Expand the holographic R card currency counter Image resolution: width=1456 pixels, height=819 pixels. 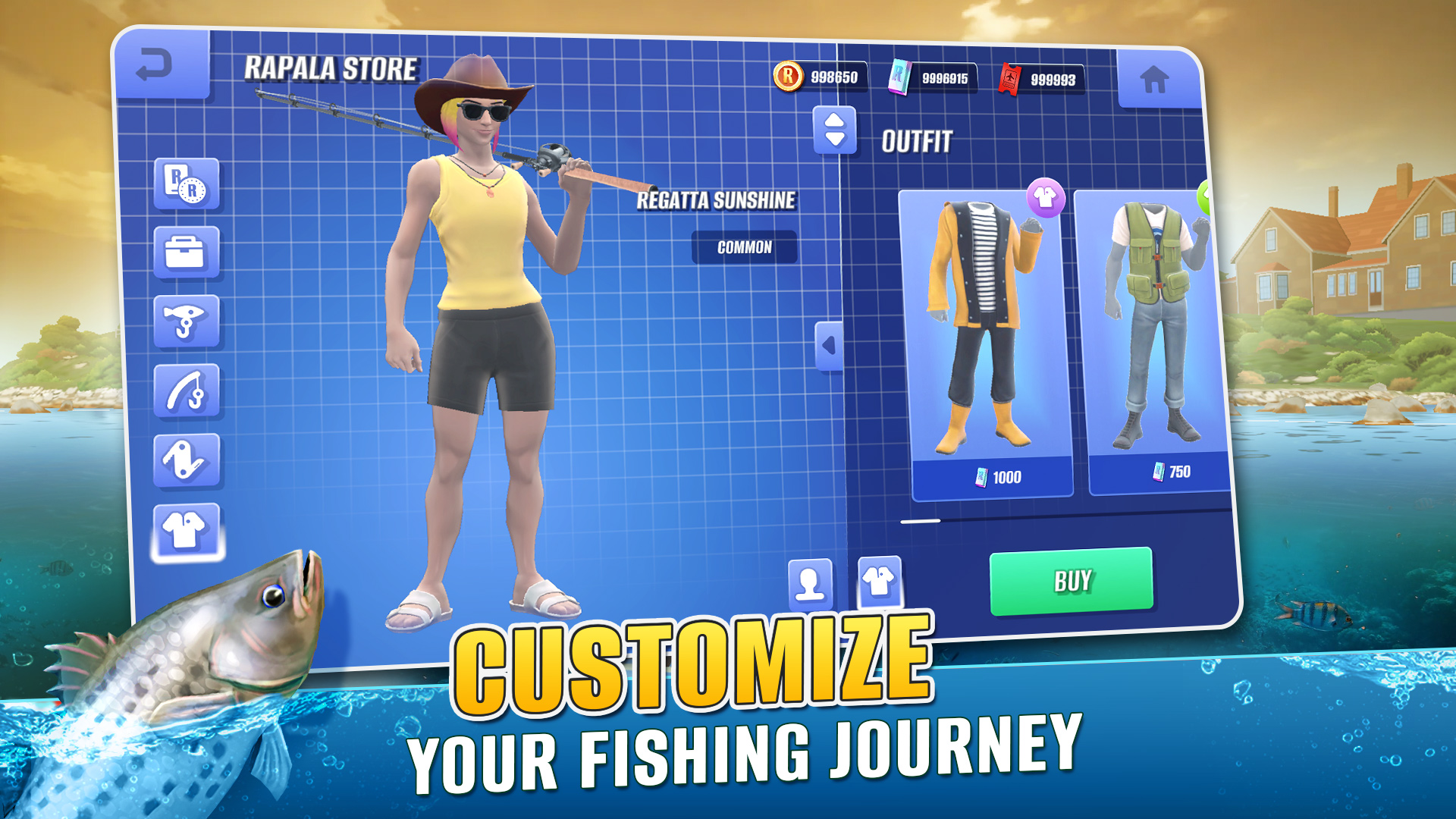[x=899, y=76]
